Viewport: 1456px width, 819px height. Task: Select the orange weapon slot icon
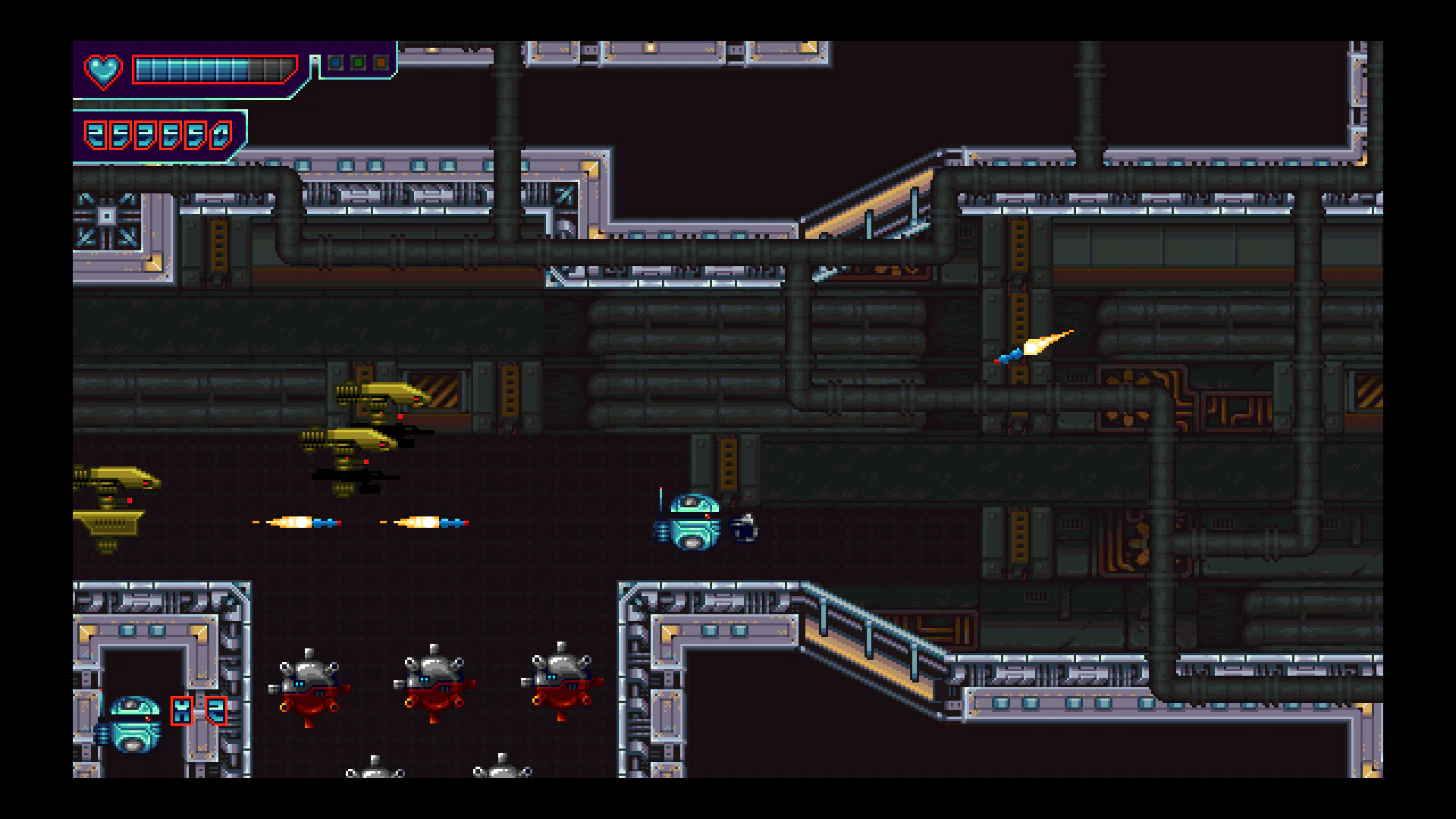(x=381, y=63)
